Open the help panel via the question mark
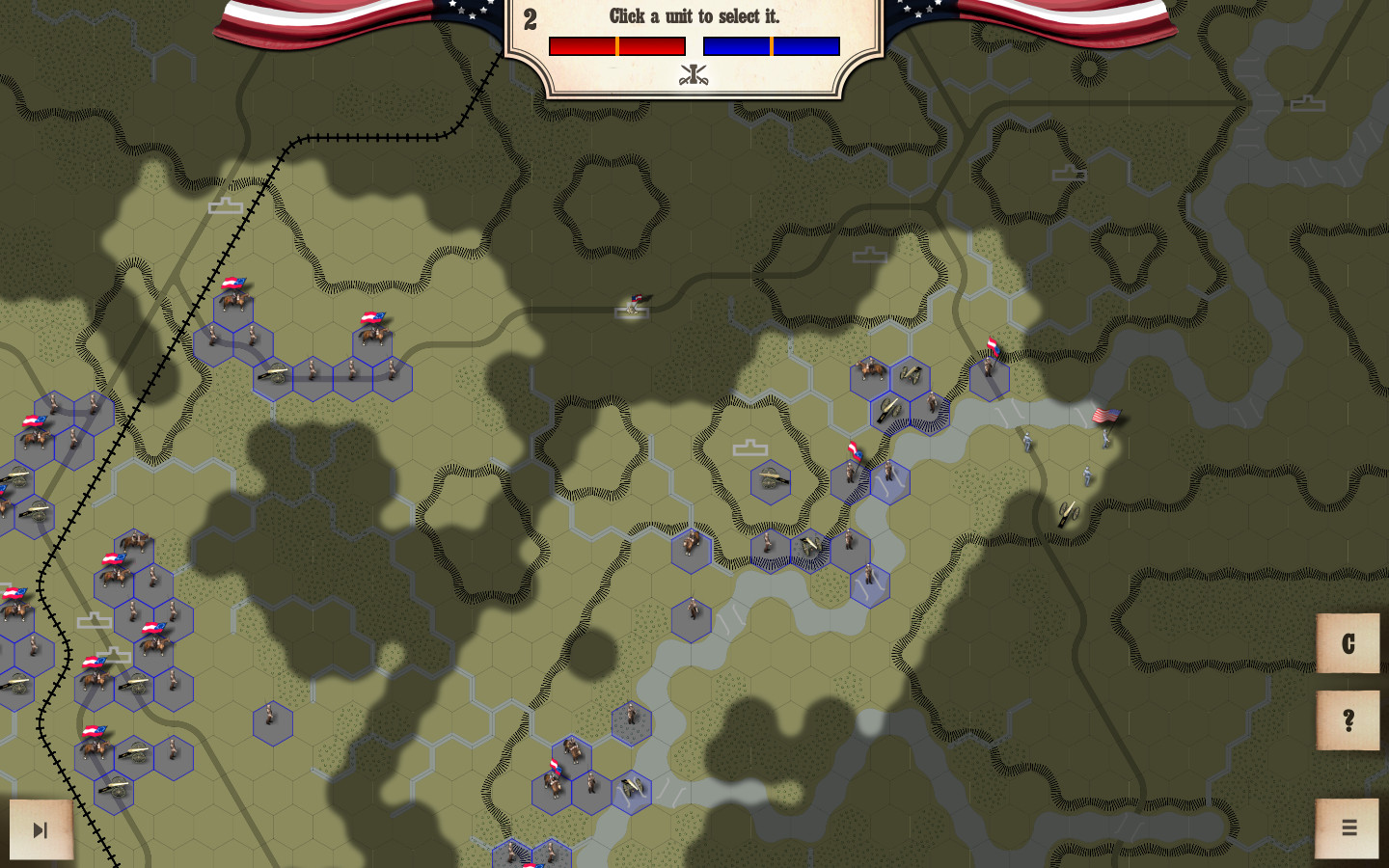1389x868 pixels. coord(1348,718)
